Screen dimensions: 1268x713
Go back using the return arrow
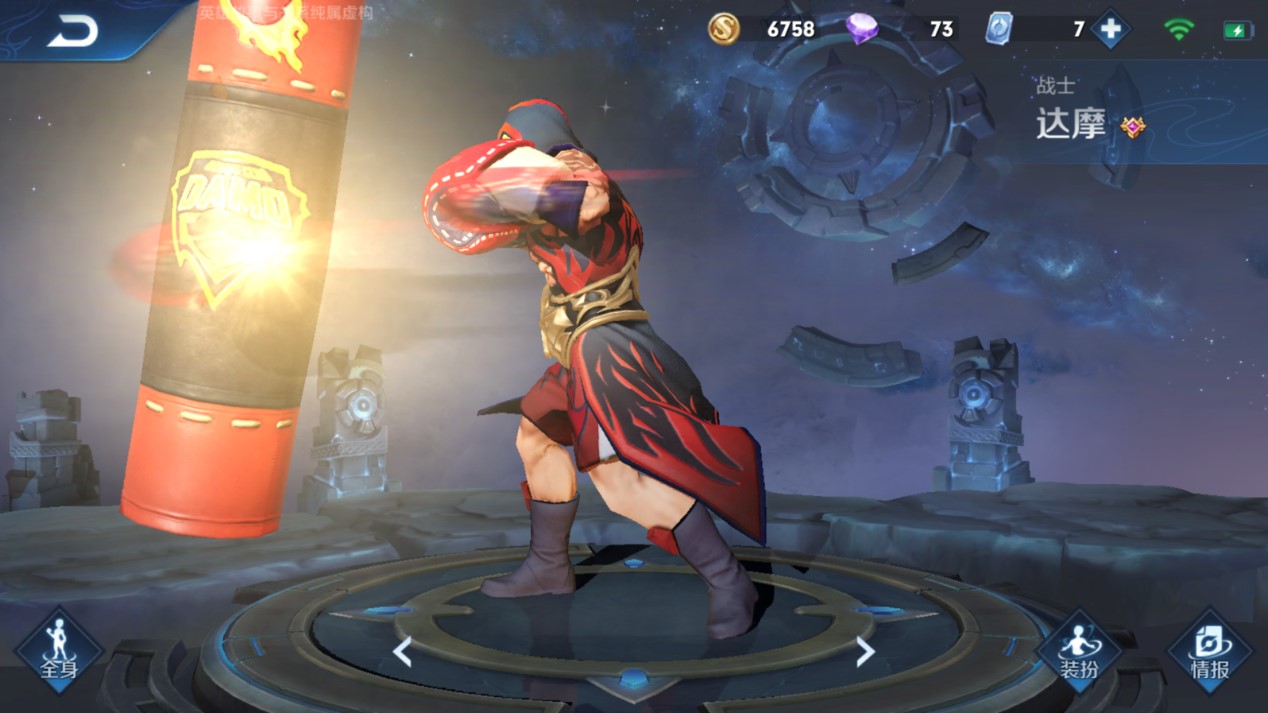(x=72, y=31)
